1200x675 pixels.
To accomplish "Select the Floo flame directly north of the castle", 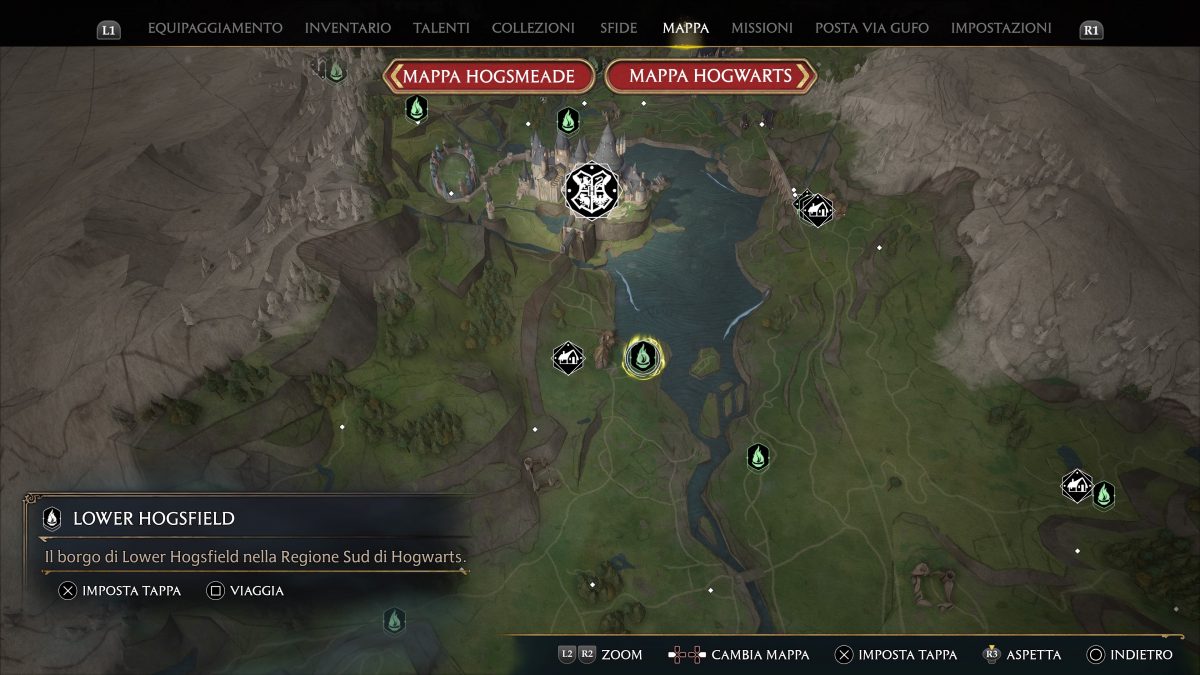I will point(568,121).
